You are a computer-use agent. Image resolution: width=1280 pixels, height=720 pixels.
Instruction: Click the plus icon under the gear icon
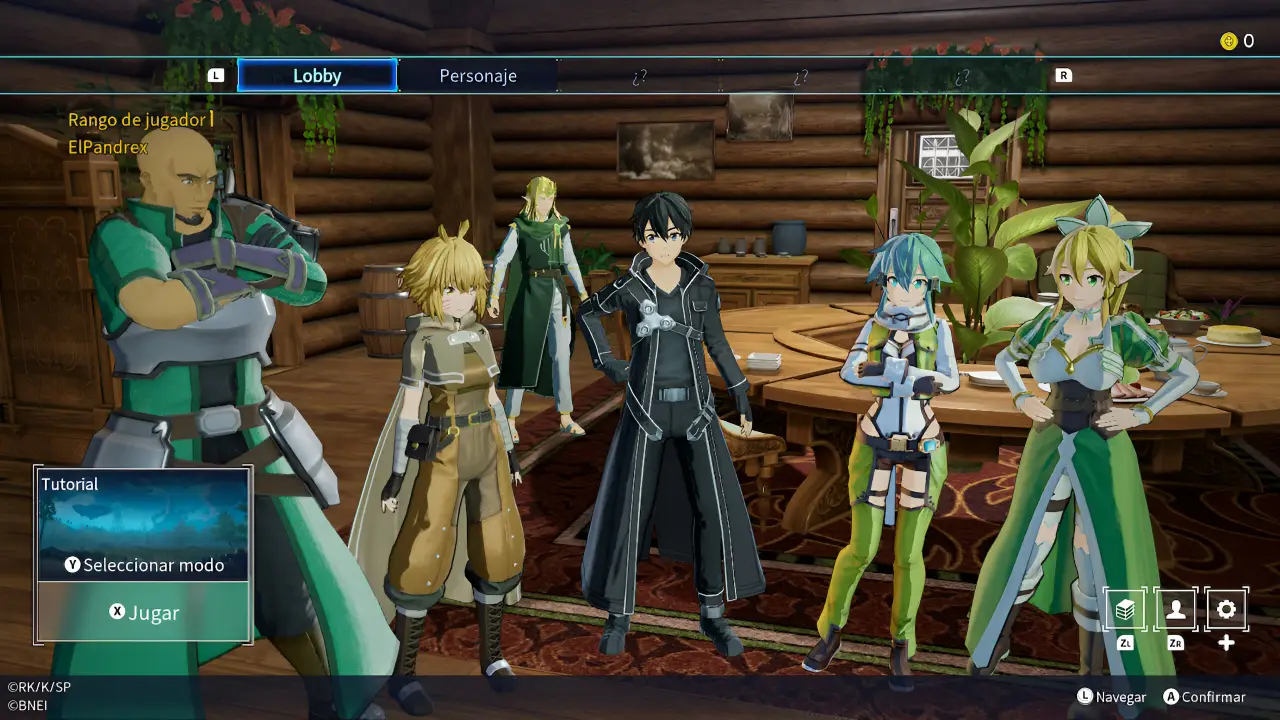(x=1226, y=641)
